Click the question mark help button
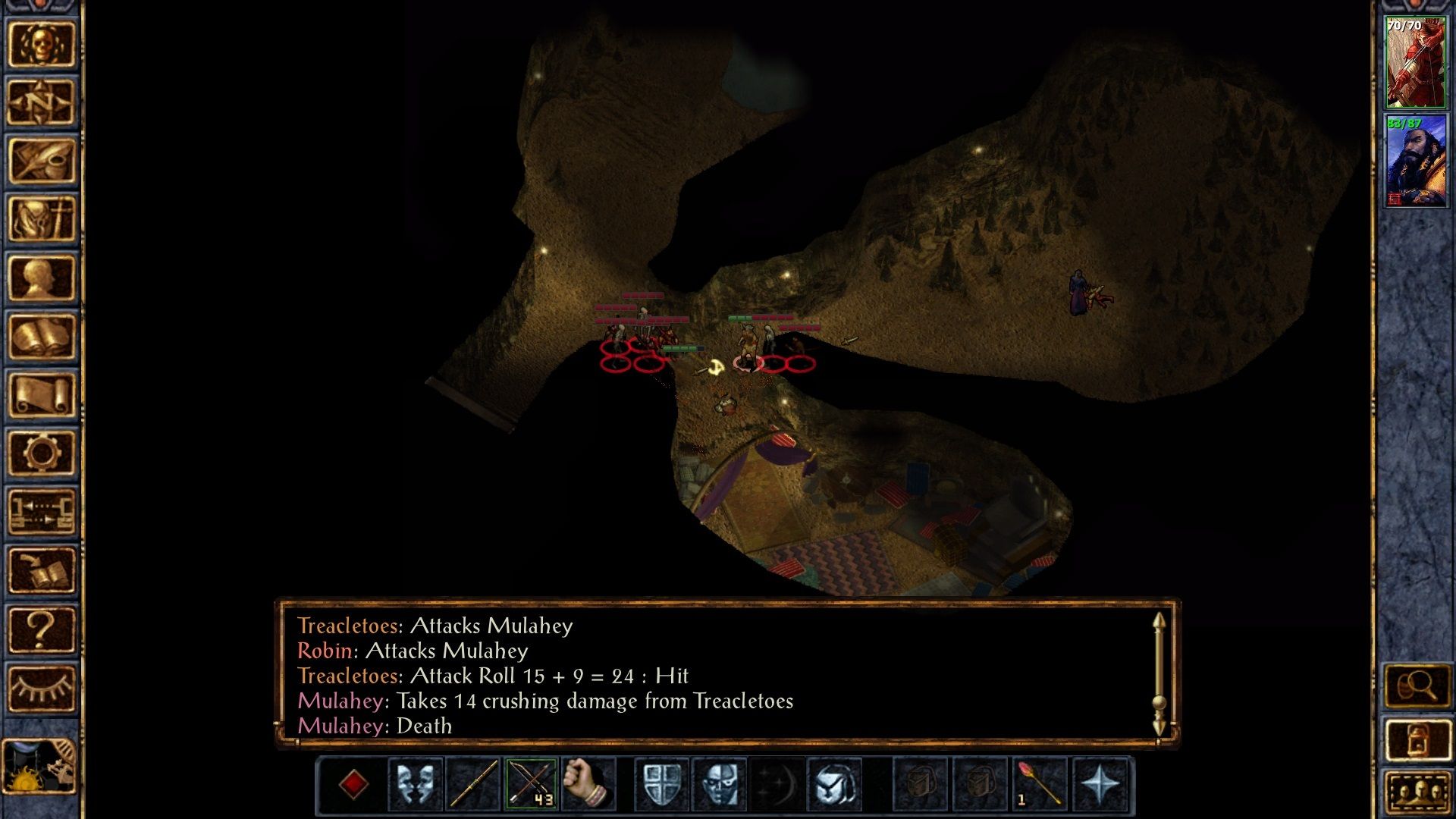The width and height of the screenshot is (1456, 819). point(42,629)
